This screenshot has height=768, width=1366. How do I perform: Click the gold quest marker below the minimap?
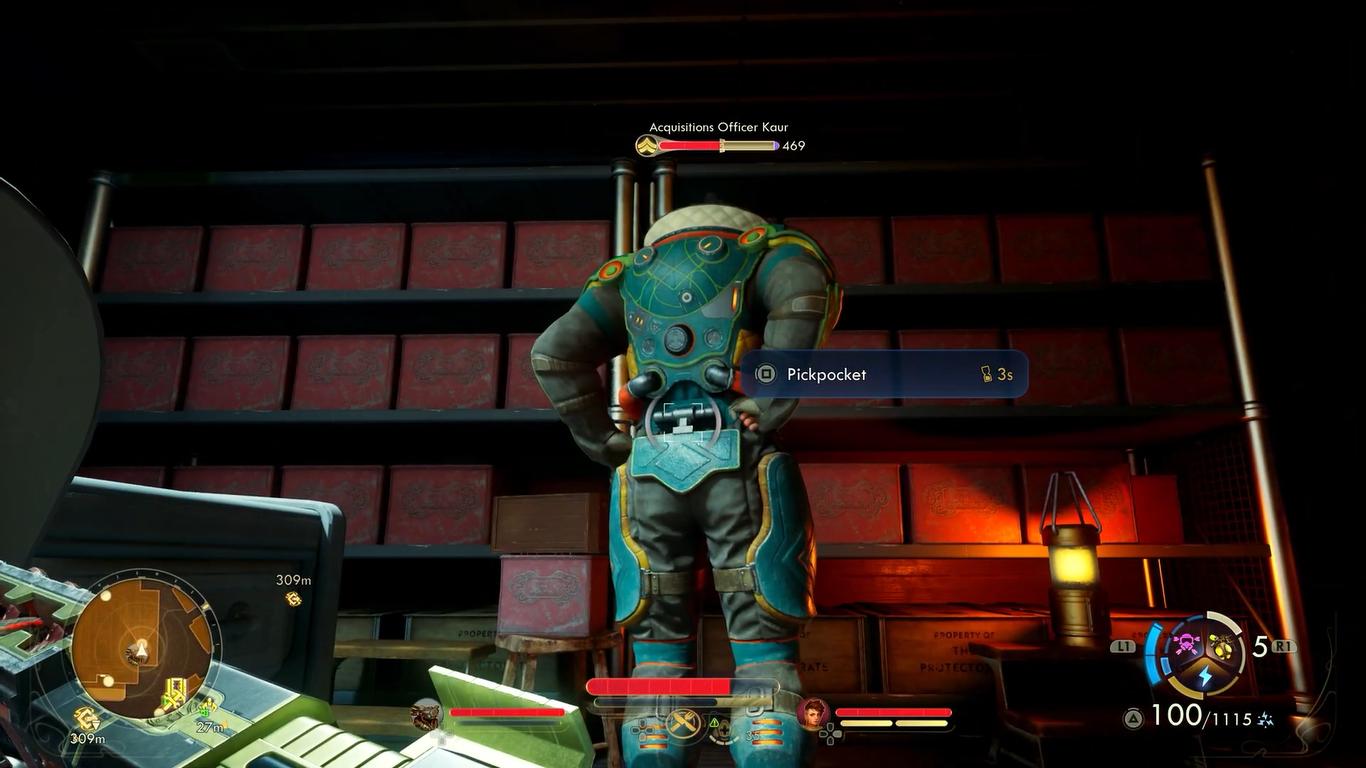pos(87,717)
